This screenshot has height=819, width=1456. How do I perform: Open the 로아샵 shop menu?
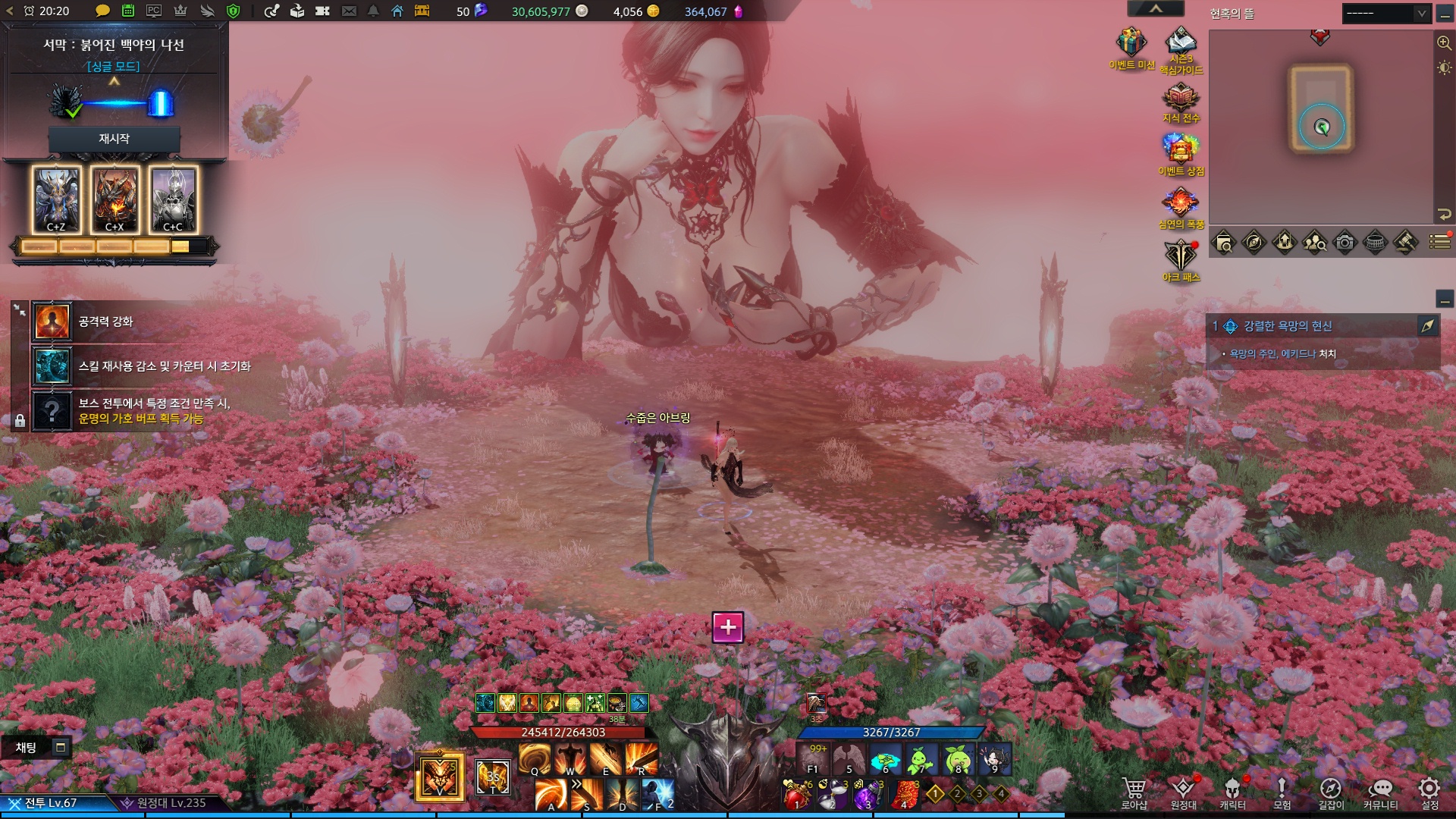coord(1134,791)
